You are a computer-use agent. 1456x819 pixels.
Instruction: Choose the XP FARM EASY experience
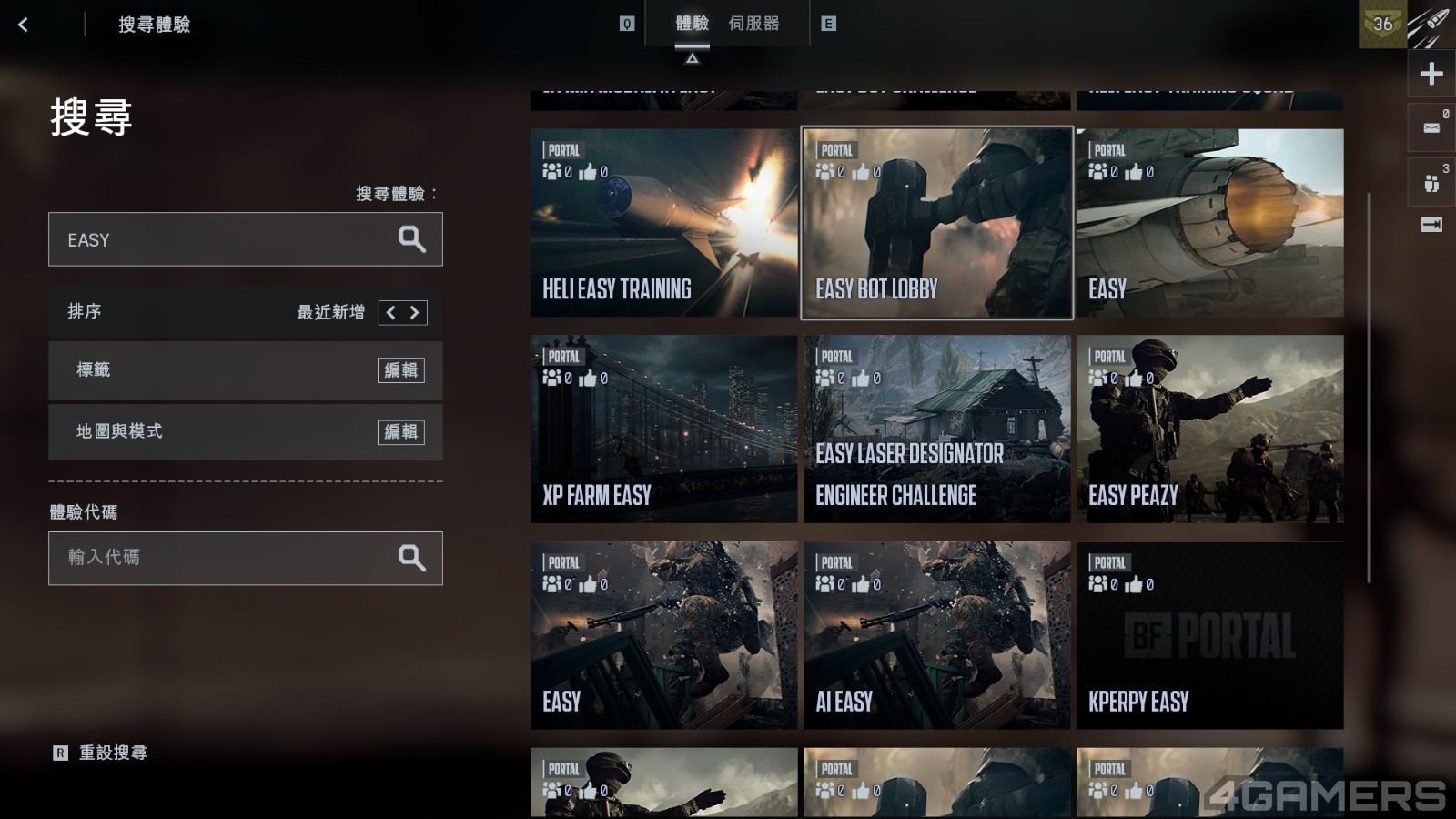point(663,430)
